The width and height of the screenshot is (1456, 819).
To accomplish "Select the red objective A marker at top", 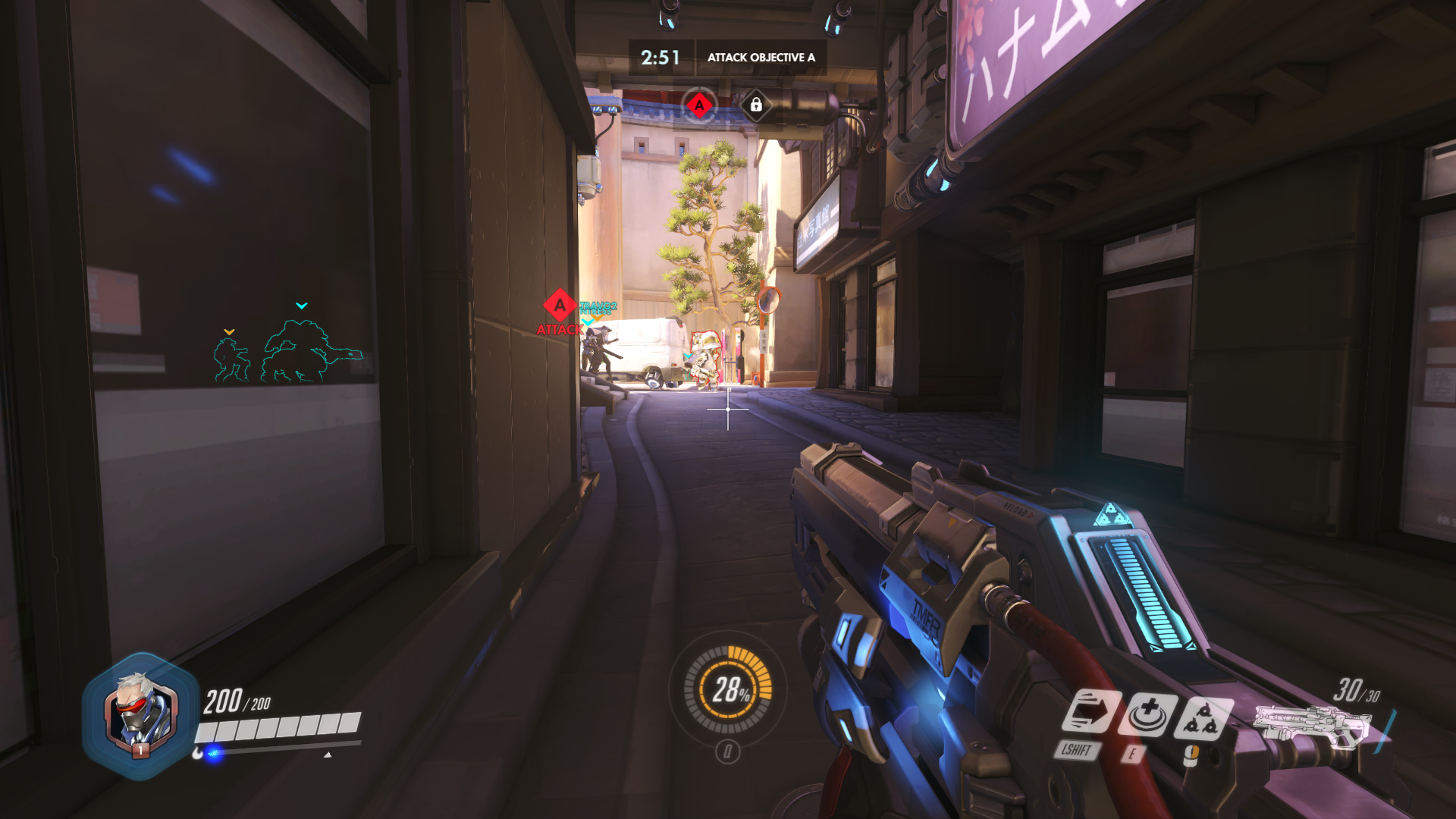I will click(699, 105).
